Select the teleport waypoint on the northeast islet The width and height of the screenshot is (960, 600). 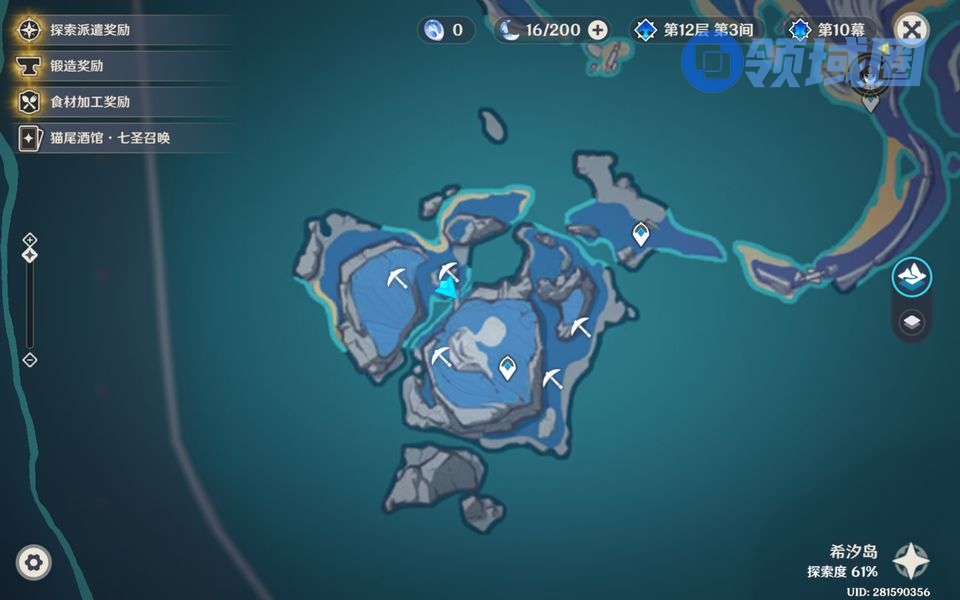click(641, 234)
